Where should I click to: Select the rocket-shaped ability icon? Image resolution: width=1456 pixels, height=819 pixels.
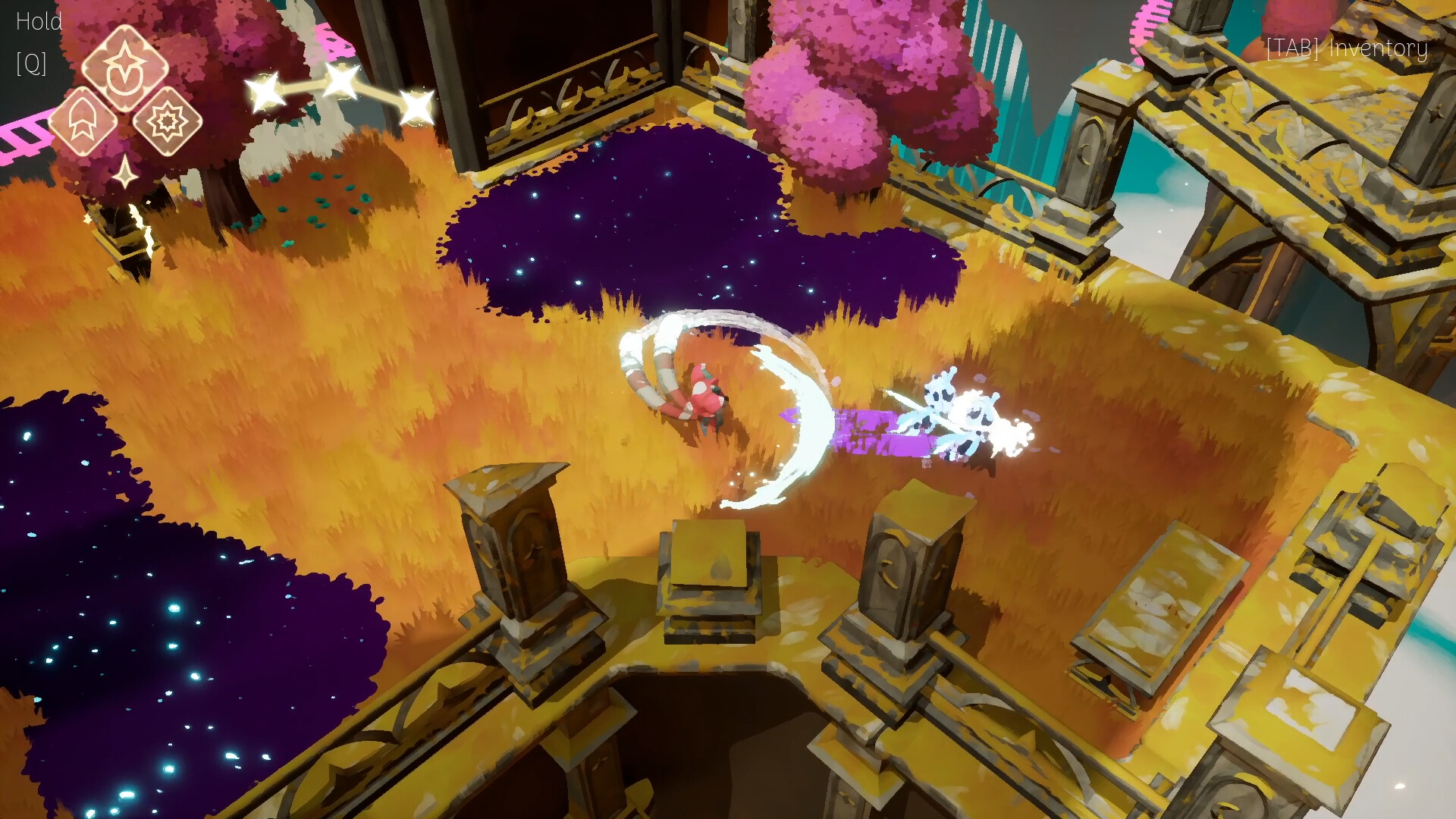83,120
